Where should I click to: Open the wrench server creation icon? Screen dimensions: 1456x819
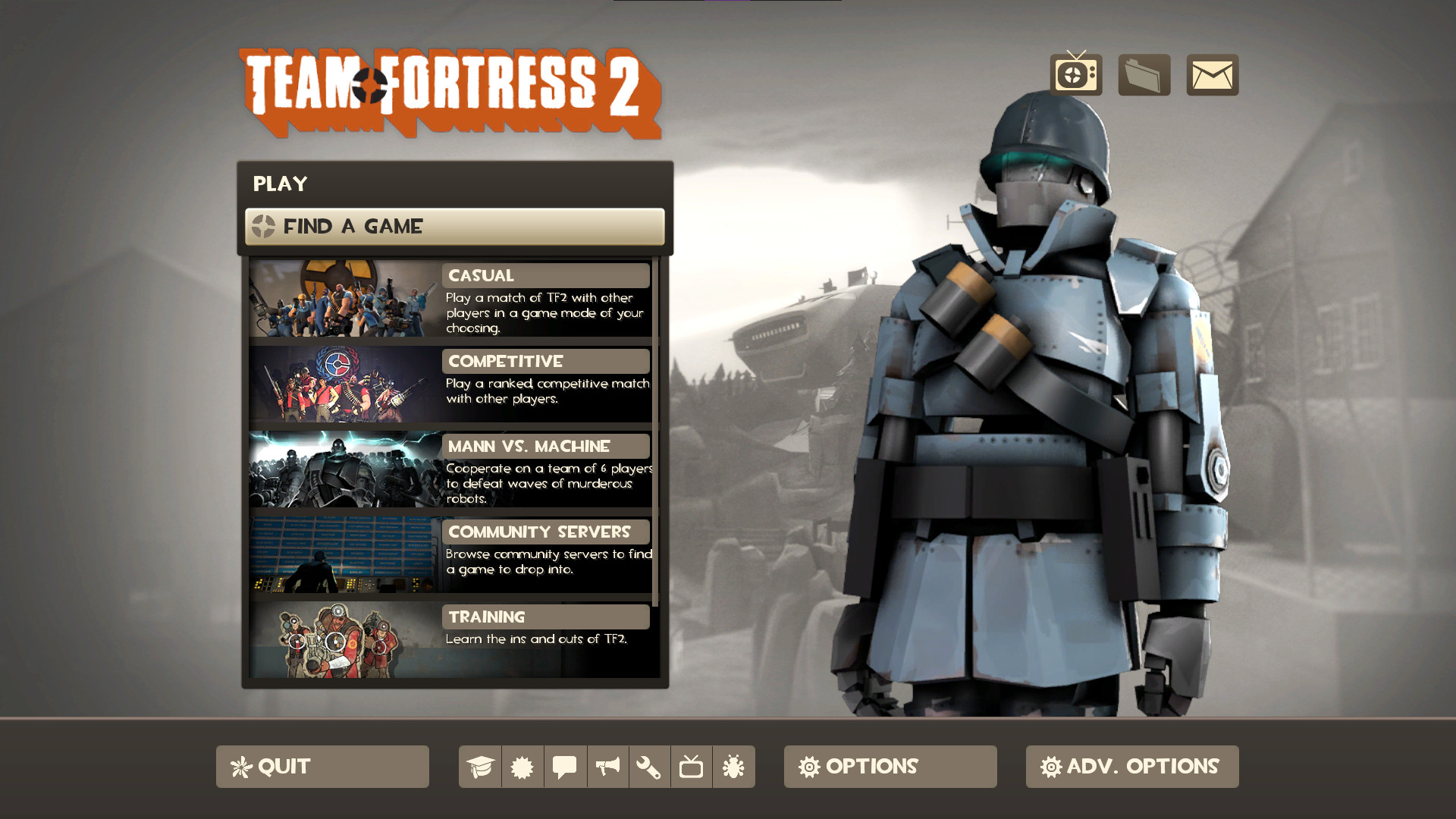(x=650, y=767)
